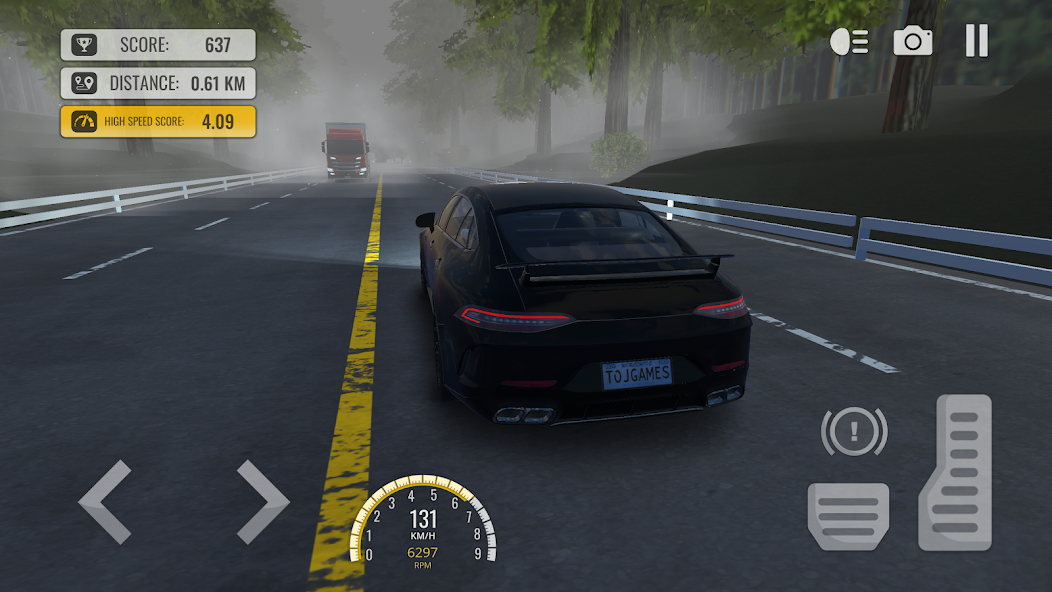Switch view with the camera icon
This screenshot has height=592, width=1052.
912,41
